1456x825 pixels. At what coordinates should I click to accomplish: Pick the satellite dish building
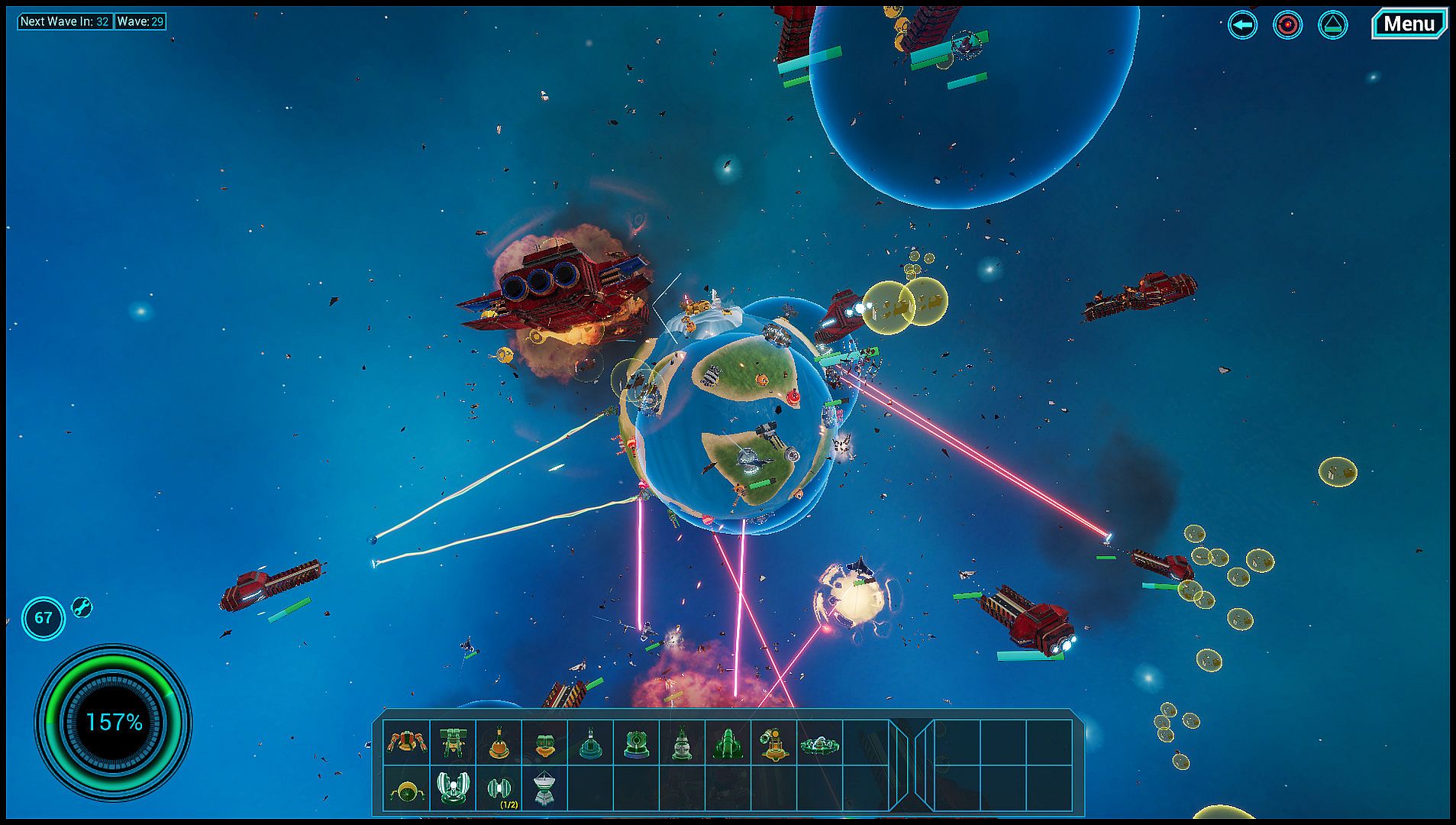[544, 789]
